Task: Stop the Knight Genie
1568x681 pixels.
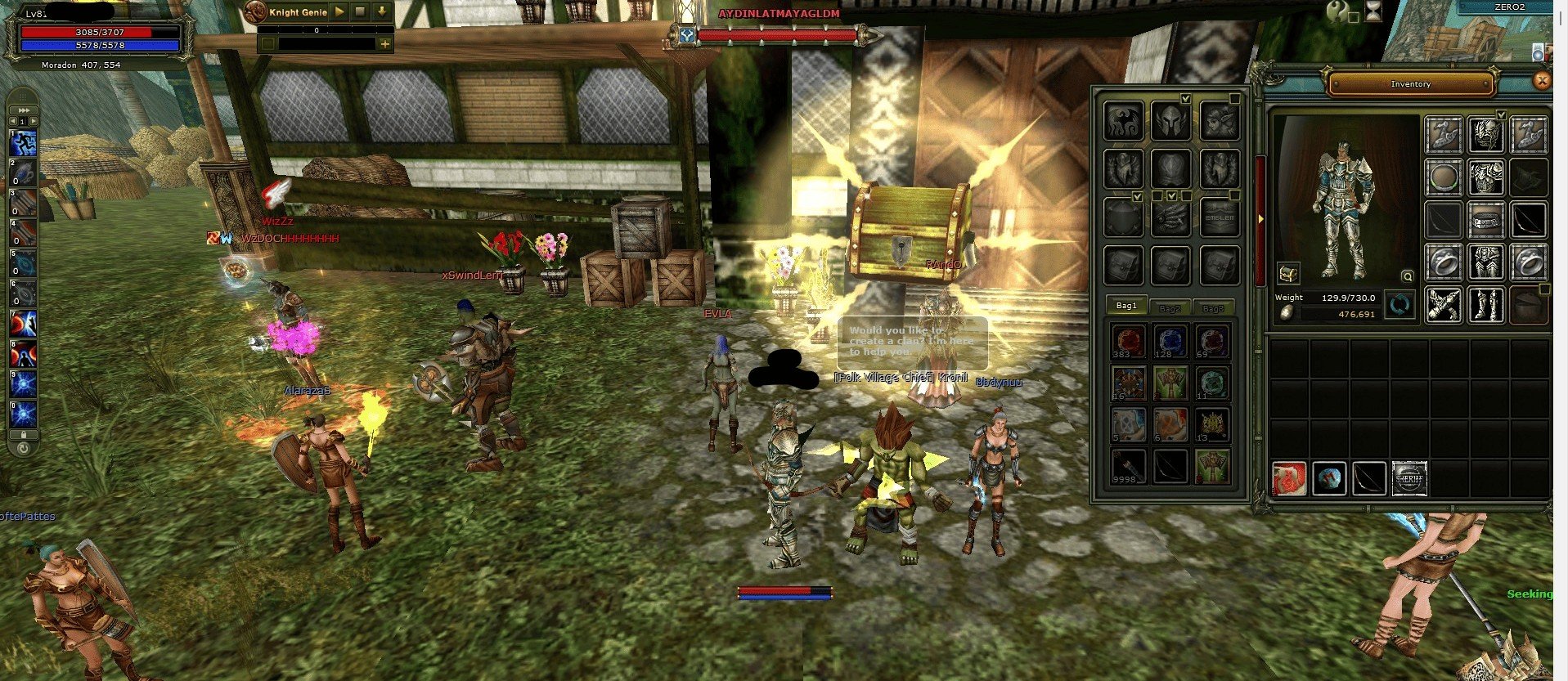Action: (360, 12)
